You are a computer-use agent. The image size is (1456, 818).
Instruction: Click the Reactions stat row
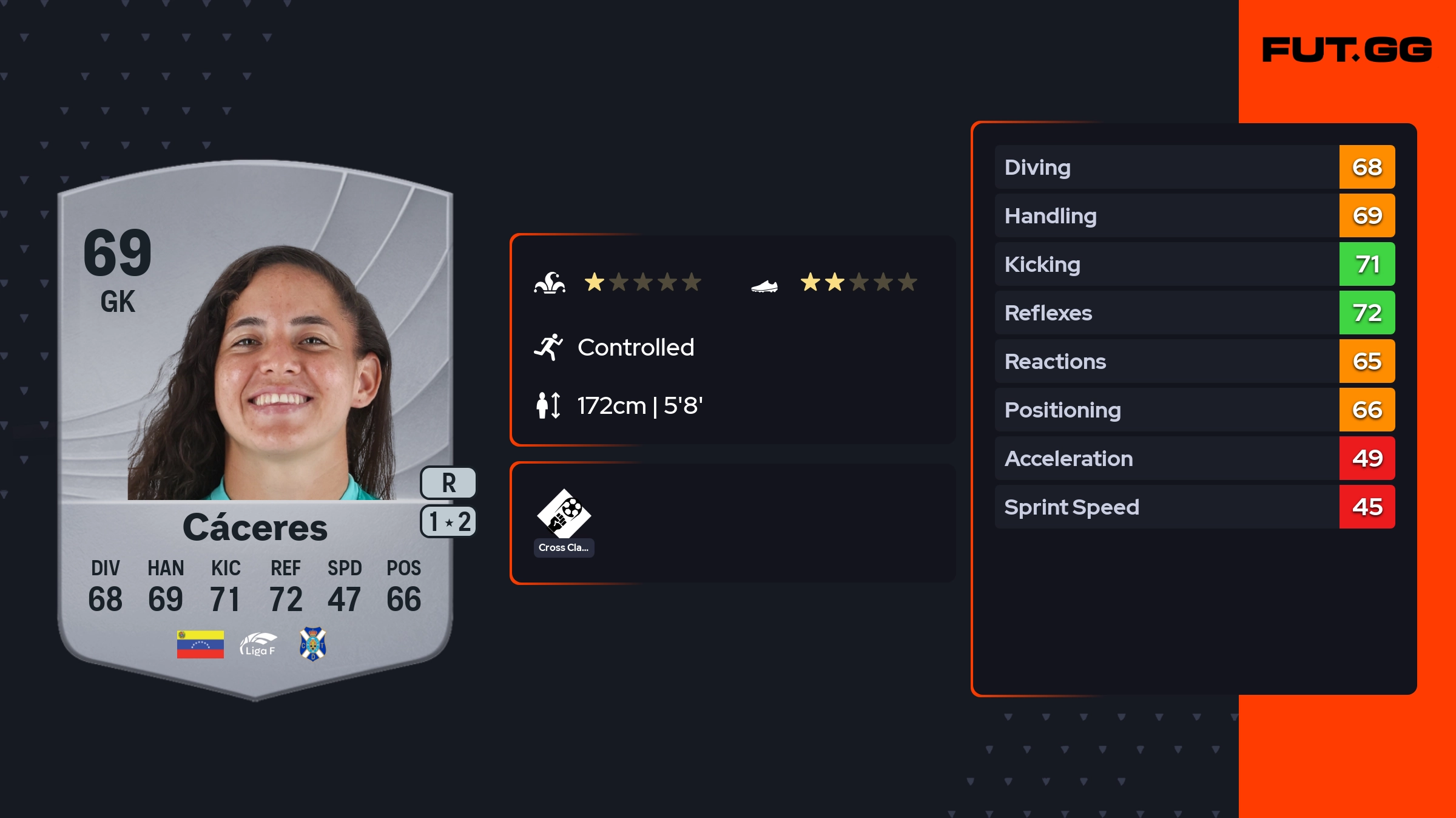coord(1194,361)
